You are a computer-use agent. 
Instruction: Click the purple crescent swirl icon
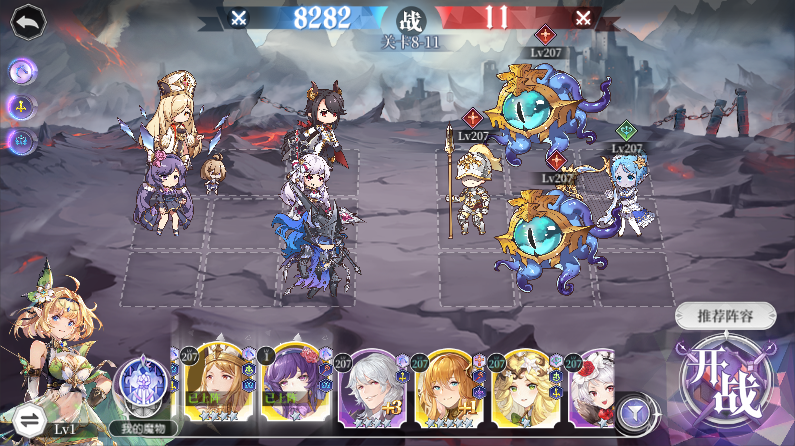22,71
